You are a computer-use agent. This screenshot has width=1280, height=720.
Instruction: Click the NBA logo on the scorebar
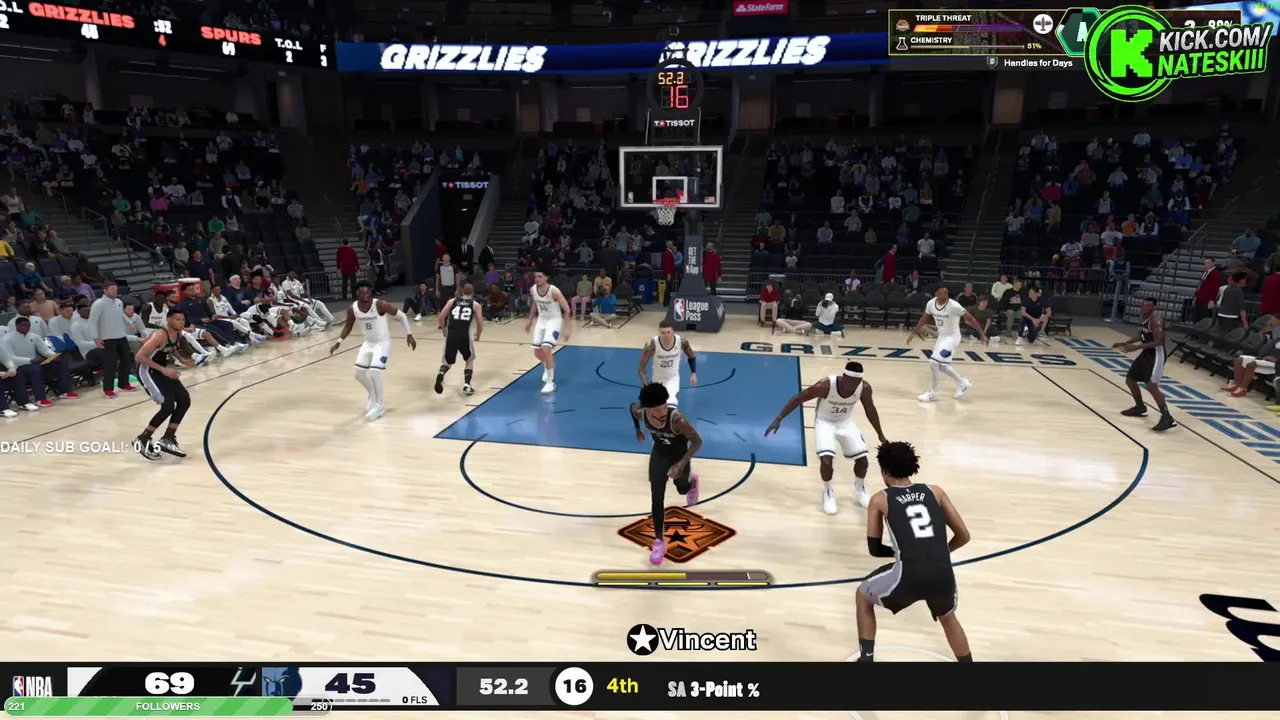pos(31,685)
